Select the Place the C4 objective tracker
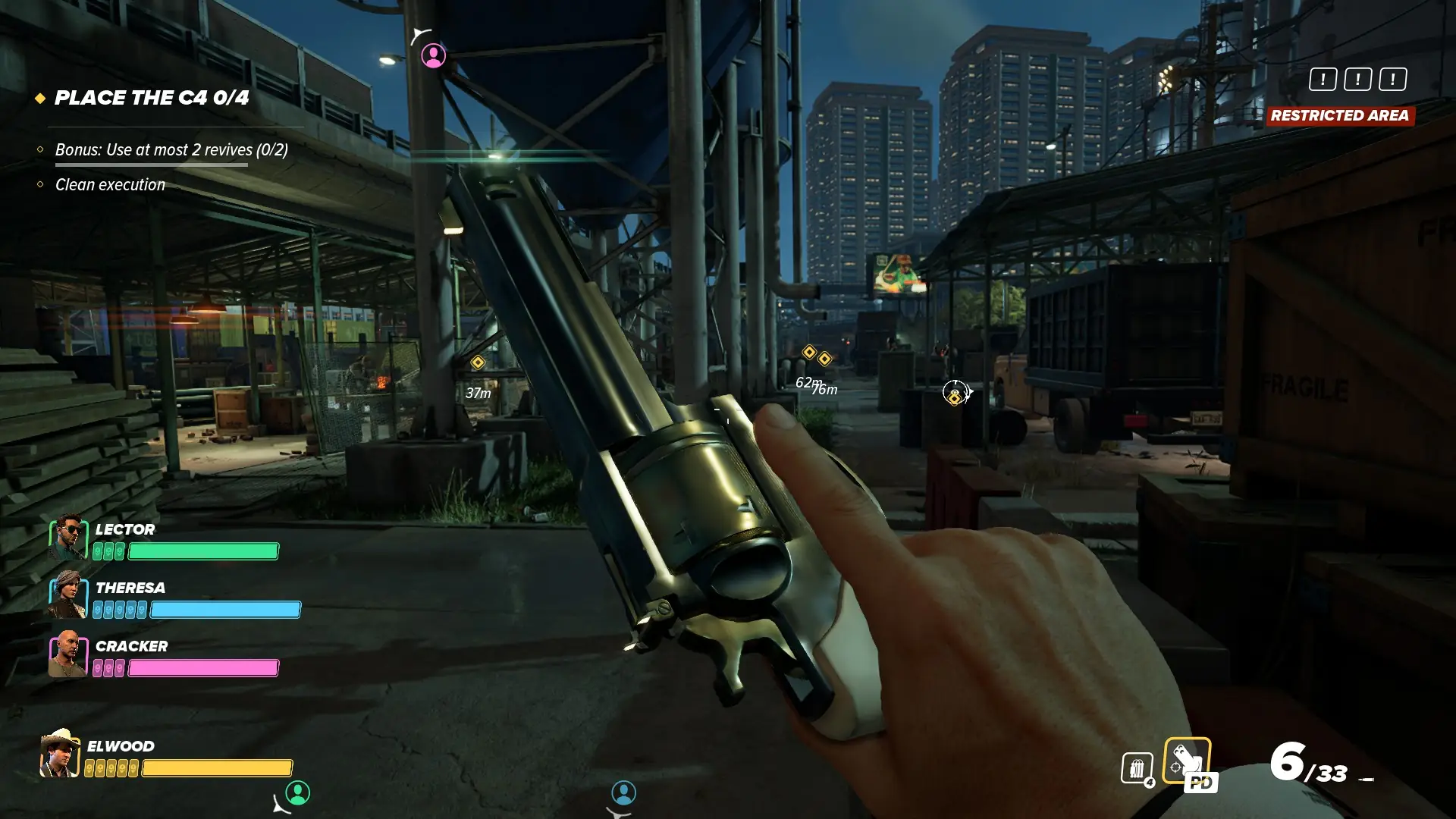Screen dimensions: 1456x819 [x=151, y=98]
